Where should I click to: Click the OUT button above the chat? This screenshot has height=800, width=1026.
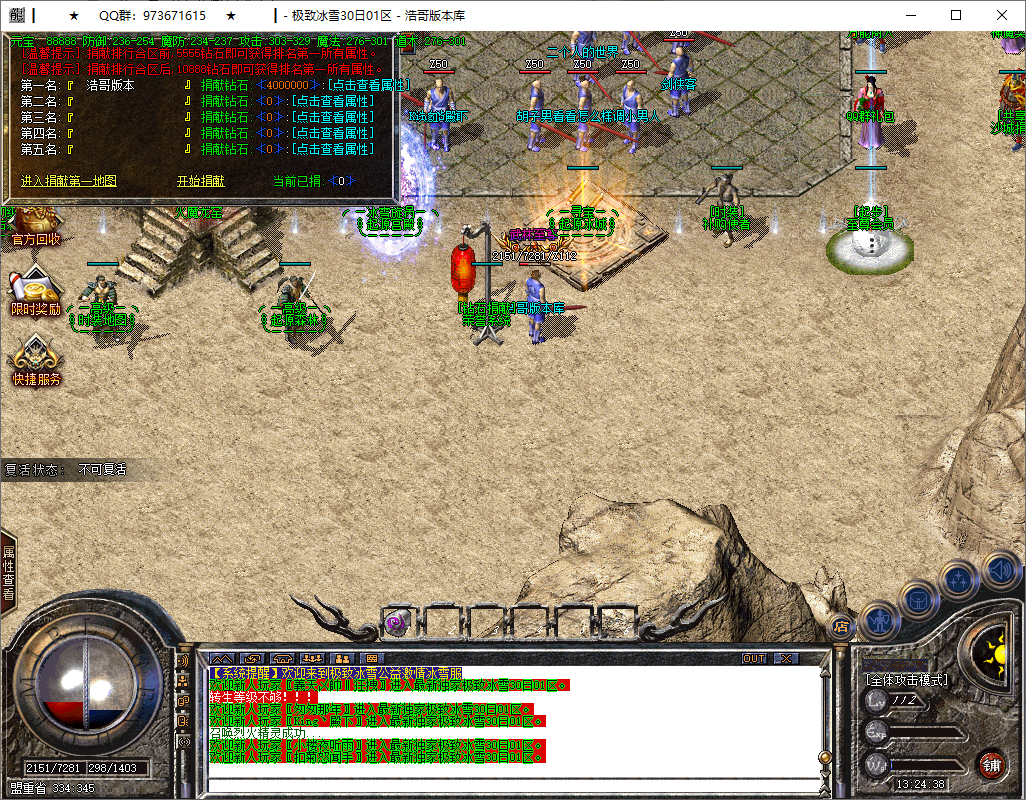point(754,658)
